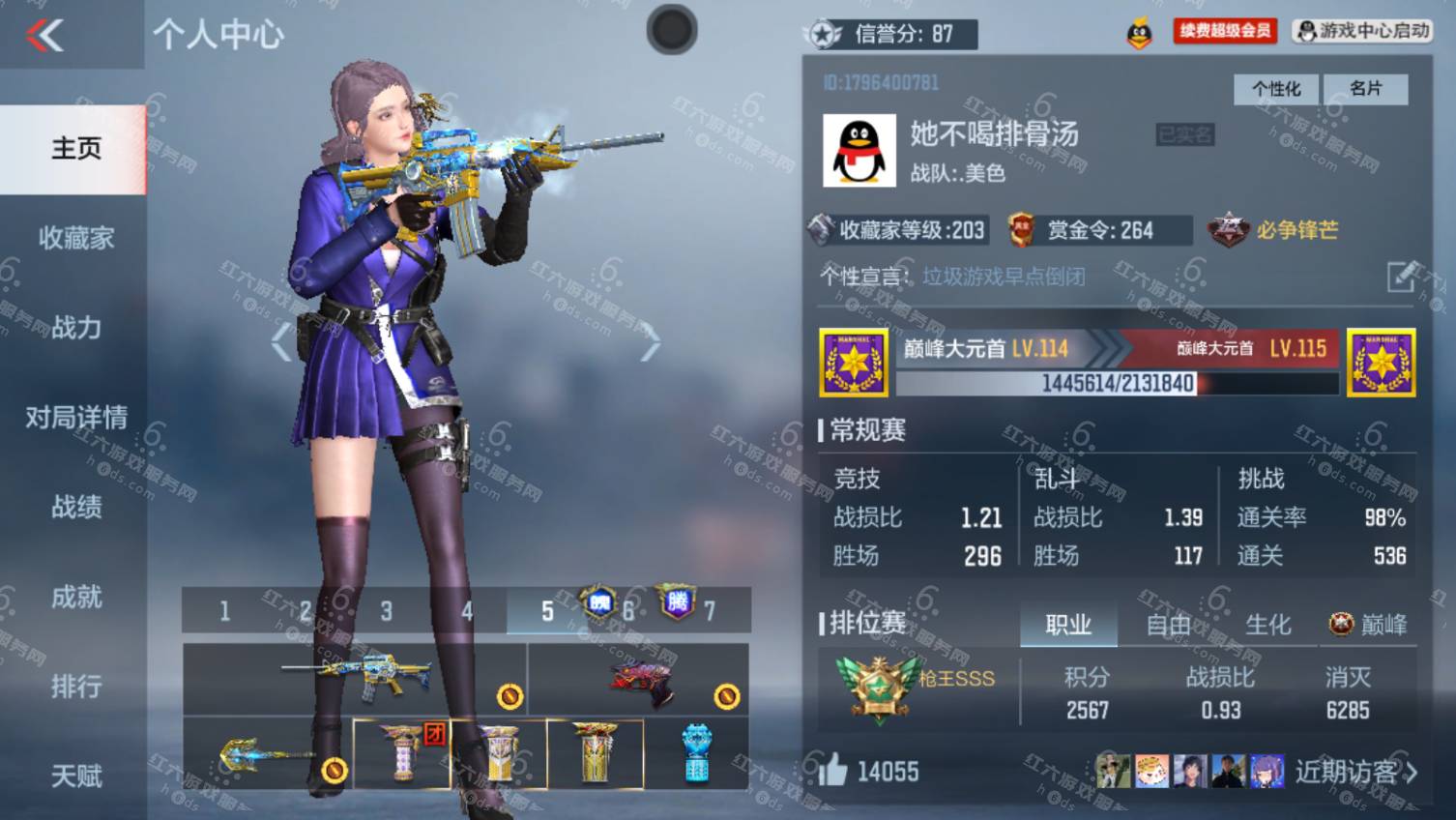Open the 名片 name card button
The image size is (1456, 820).
coord(1365,89)
